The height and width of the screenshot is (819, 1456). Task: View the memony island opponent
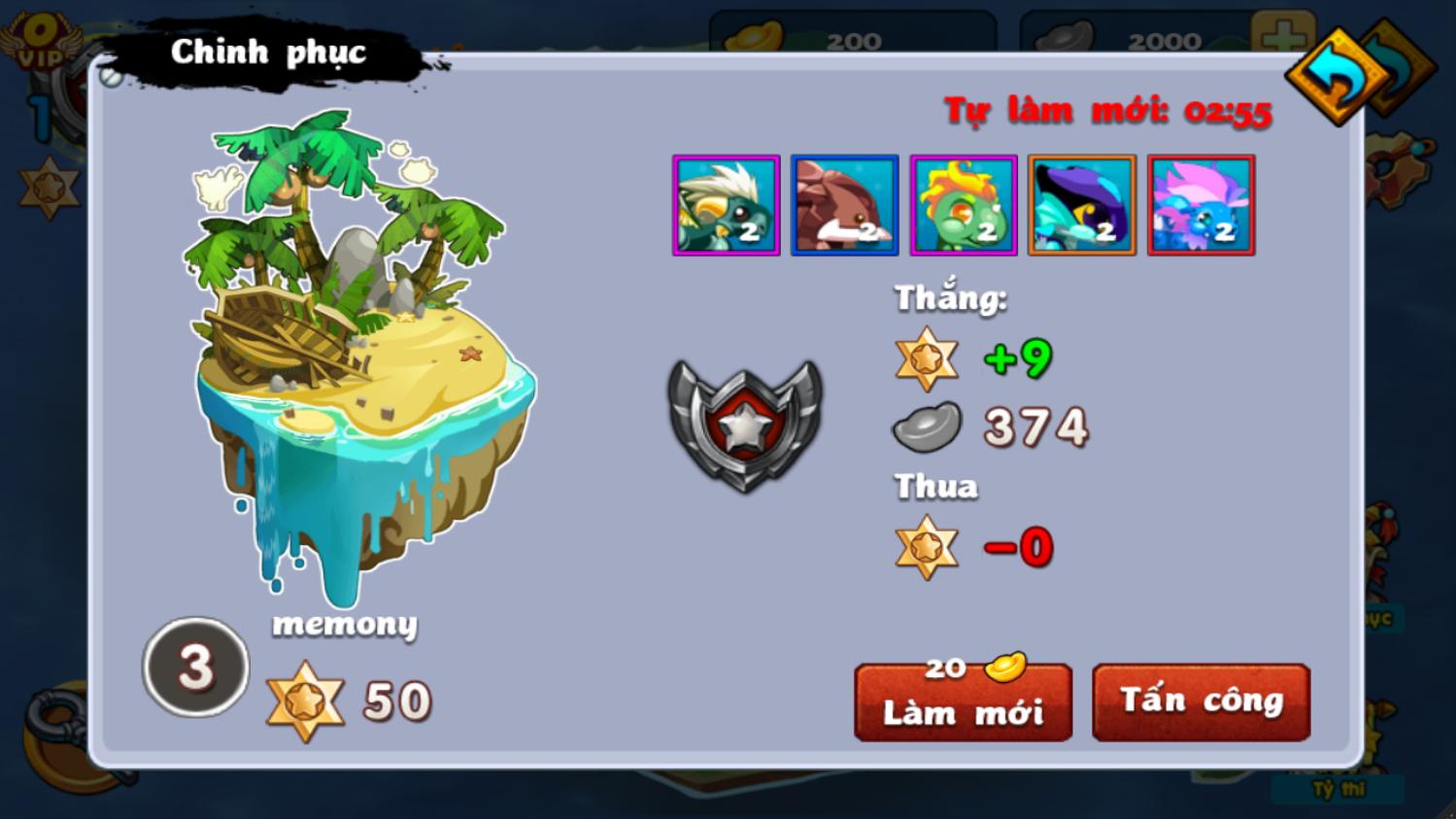[x=361, y=359]
